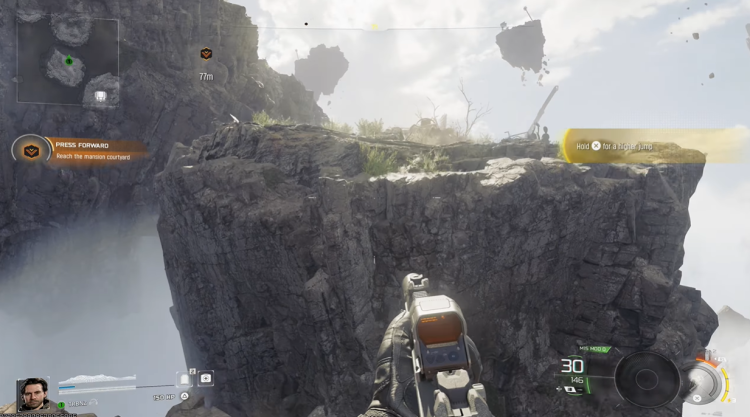Screen dimensions: 750x417
Task: Click the character portrait
Action: tap(33, 393)
